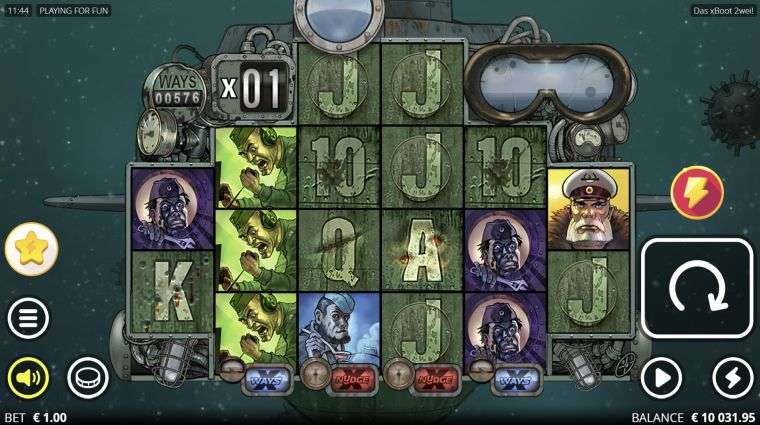Spin the reels with the circular arrow button
The height and width of the screenshot is (425, 760).
(696, 288)
